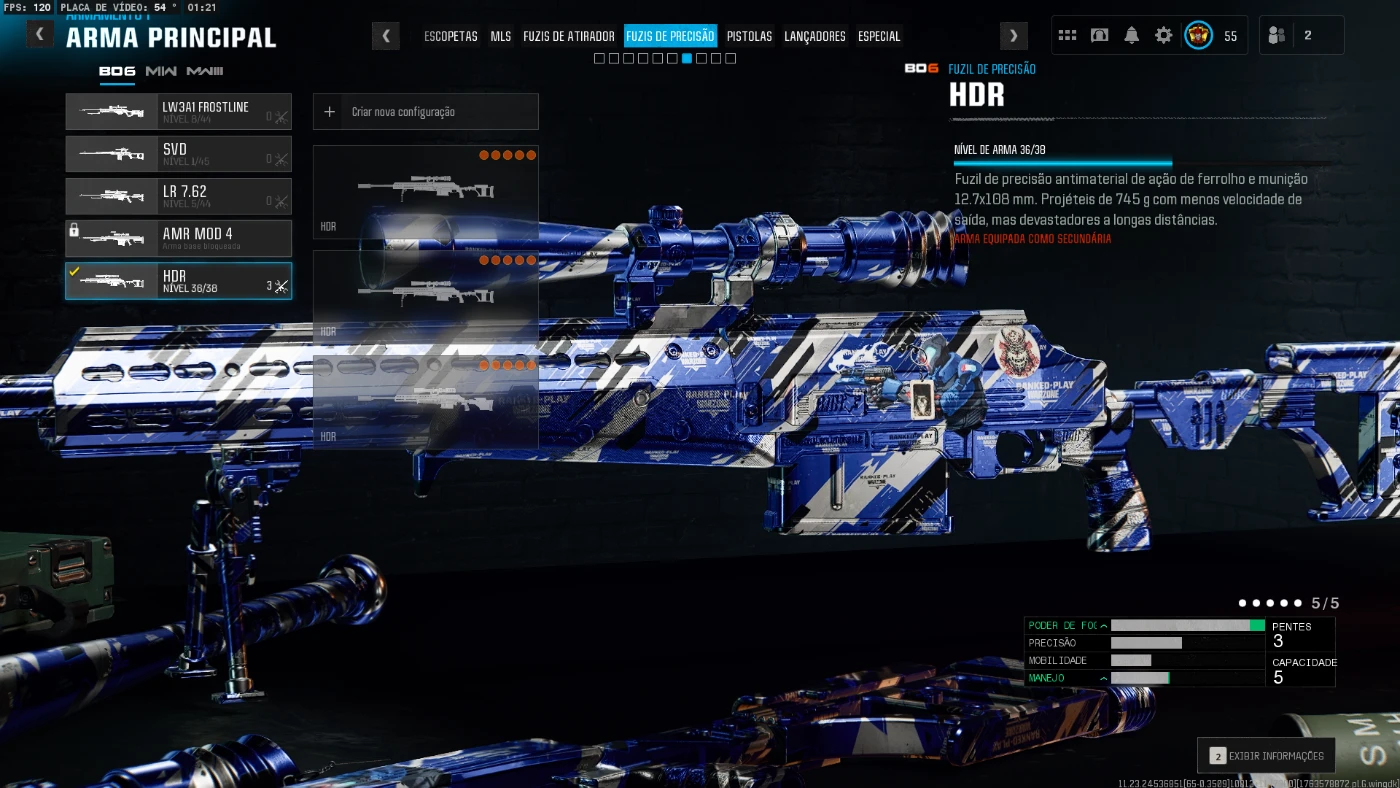
Task: Open the Especial weapon category
Action: point(879,36)
